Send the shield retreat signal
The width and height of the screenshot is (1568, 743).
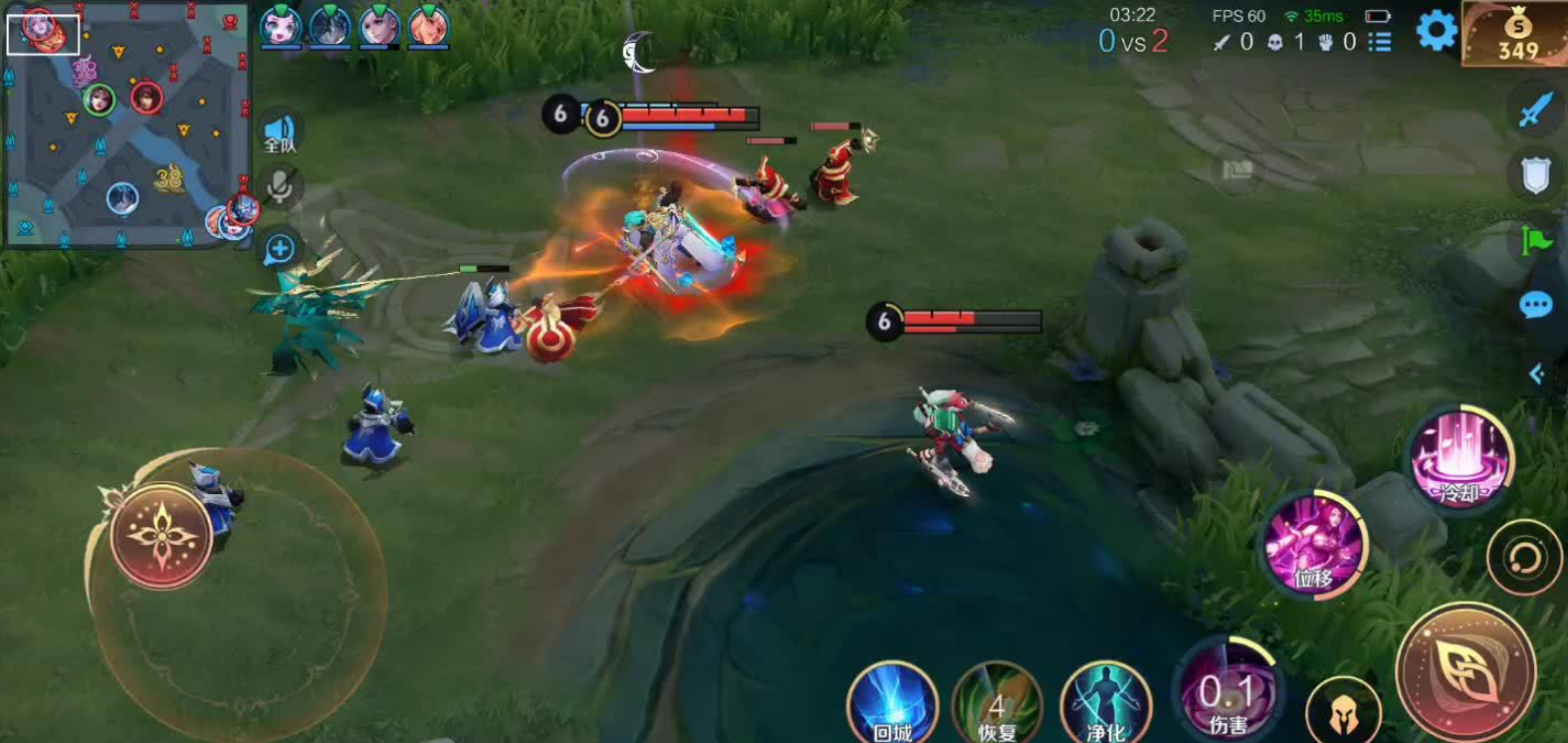click(1535, 176)
